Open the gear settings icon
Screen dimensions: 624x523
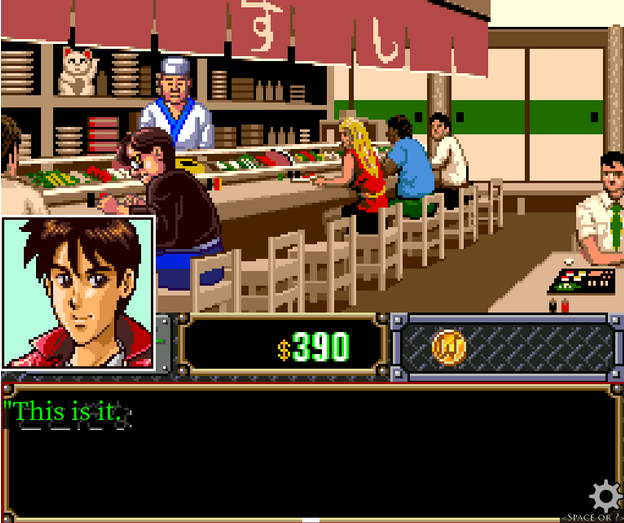[x=602, y=496]
